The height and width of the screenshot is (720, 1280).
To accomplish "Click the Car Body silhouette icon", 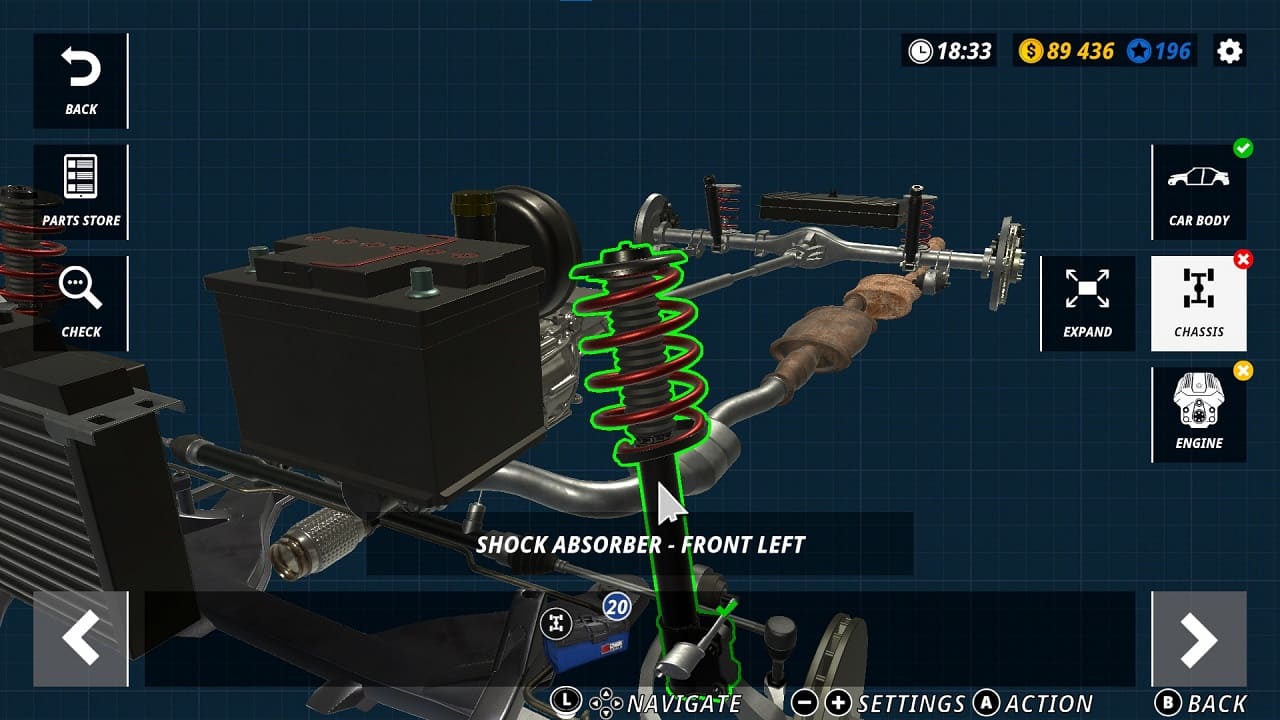I will click(1199, 192).
